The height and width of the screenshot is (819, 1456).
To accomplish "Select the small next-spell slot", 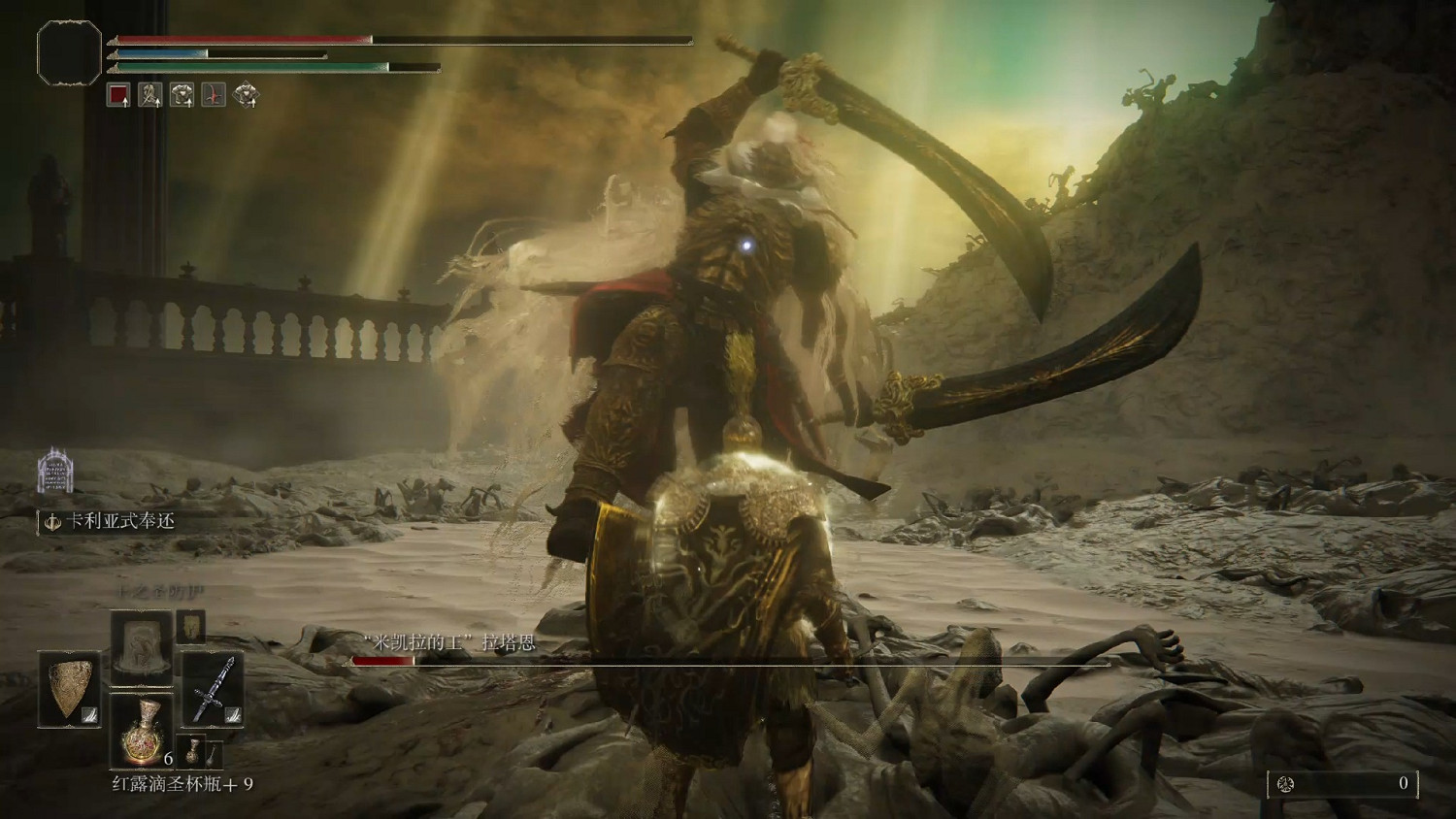I will click(x=190, y=627).
